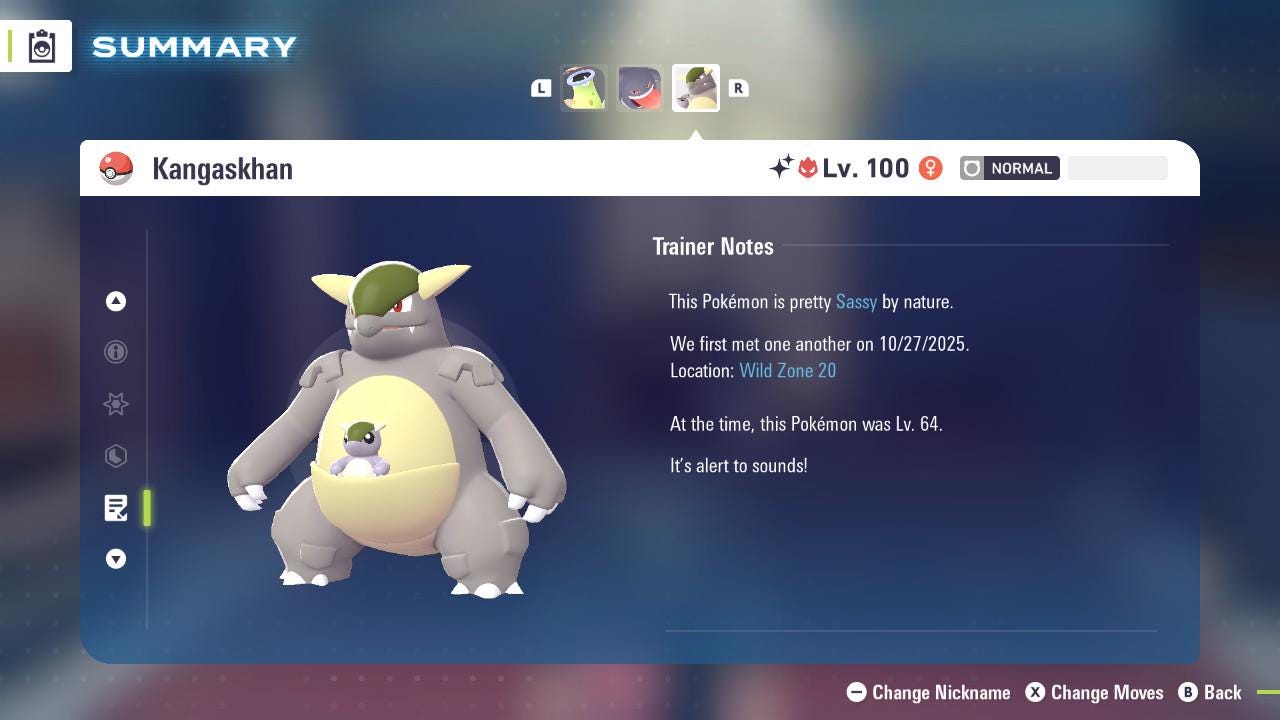1280x720 pixels.
Task: Choose Change Nickname at the bottom
Action: pos(928,692)
